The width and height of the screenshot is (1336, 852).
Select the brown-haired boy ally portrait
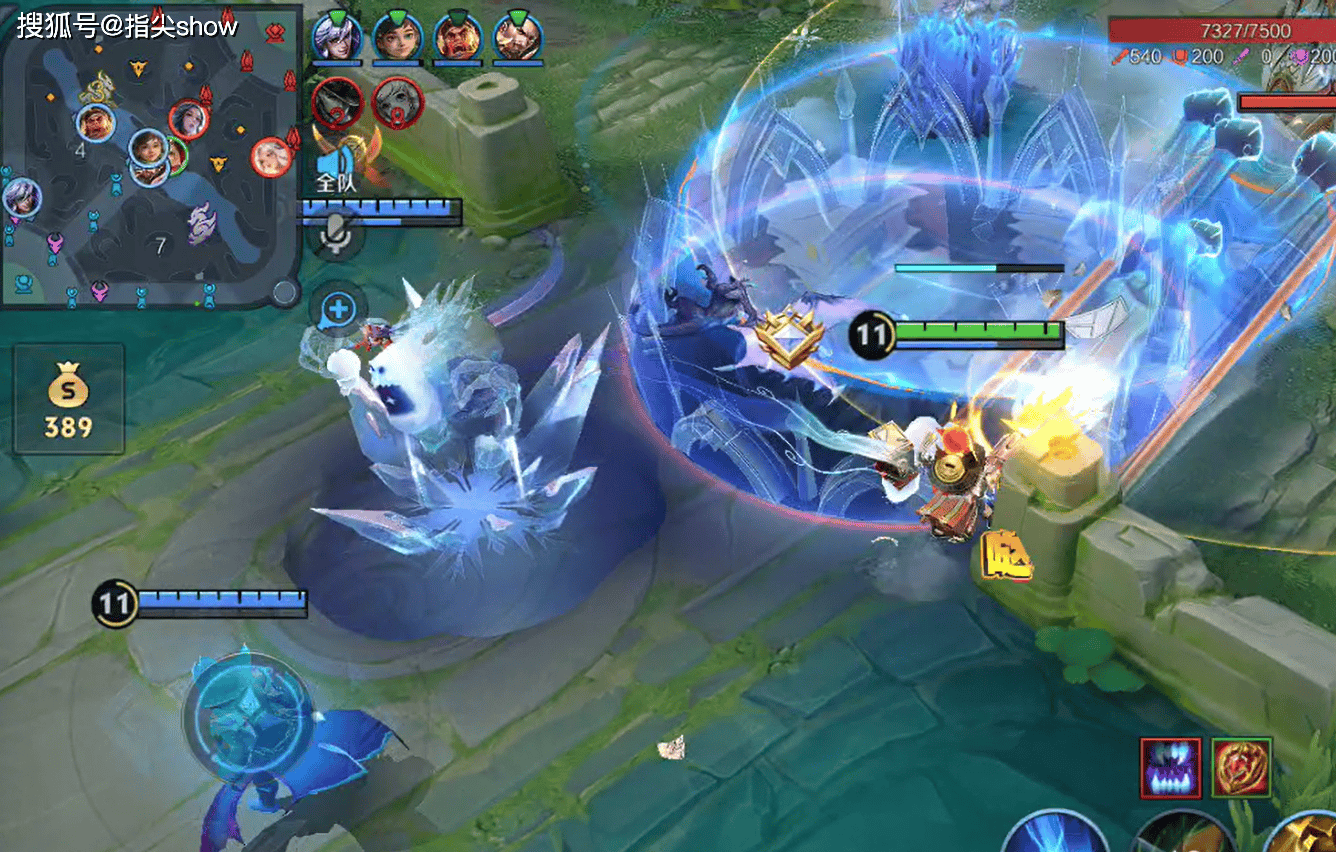(x=397, y=38)
